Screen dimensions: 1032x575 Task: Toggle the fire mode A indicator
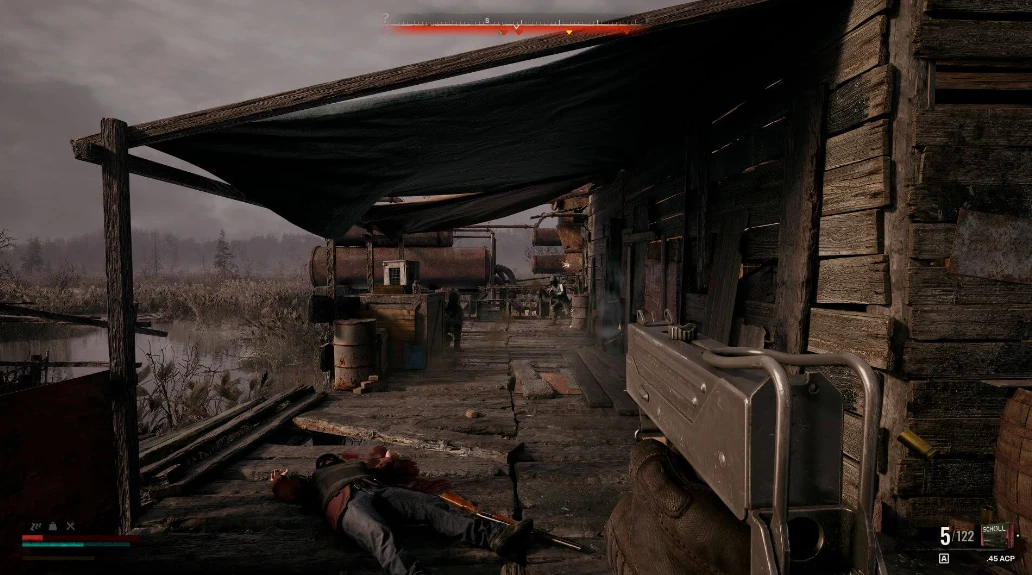(x=944, y=559)
